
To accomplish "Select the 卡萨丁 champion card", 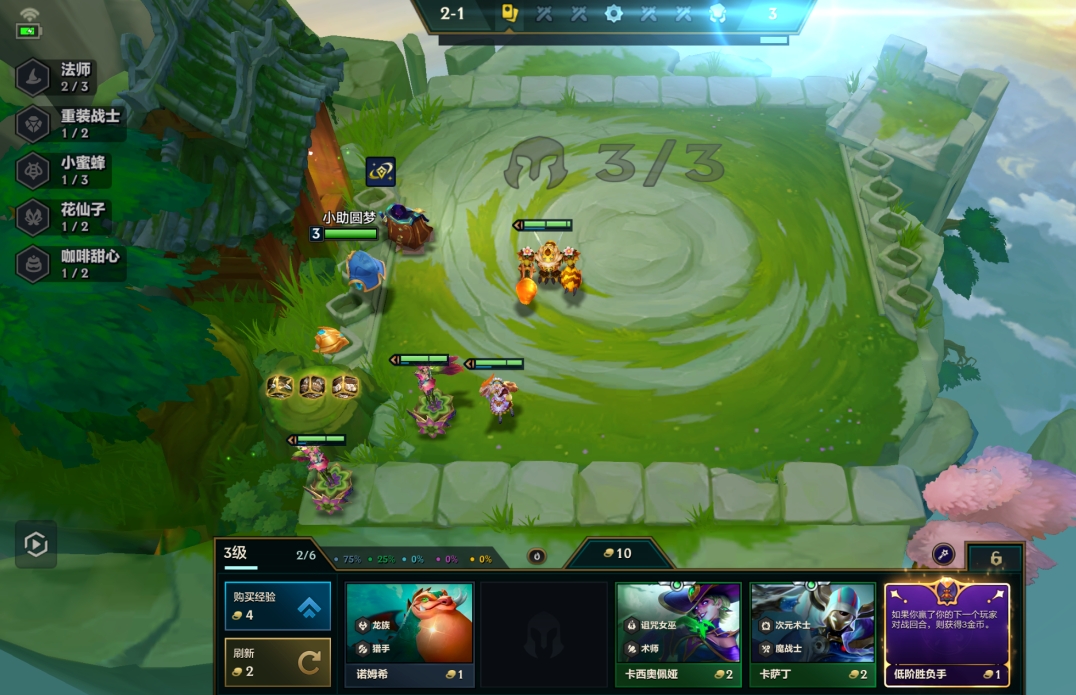I will click(812, 635).
